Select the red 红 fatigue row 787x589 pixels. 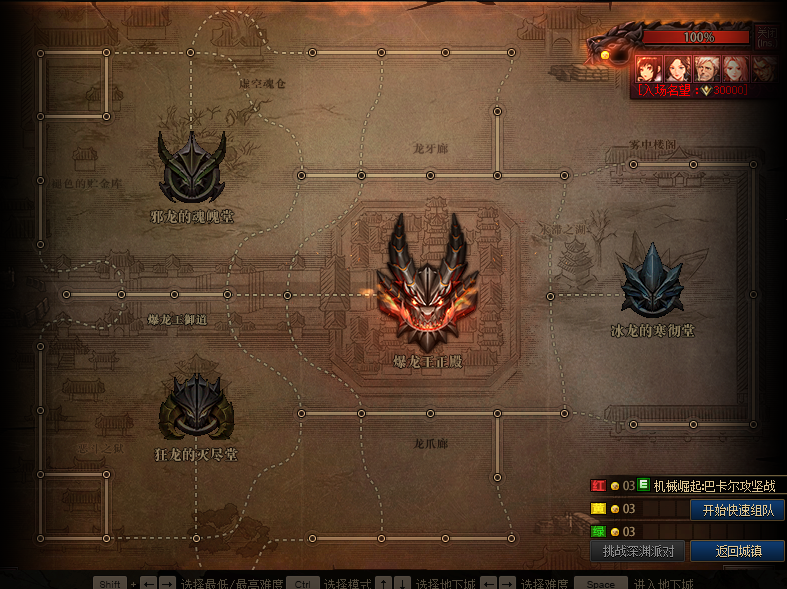click(598, 486)
